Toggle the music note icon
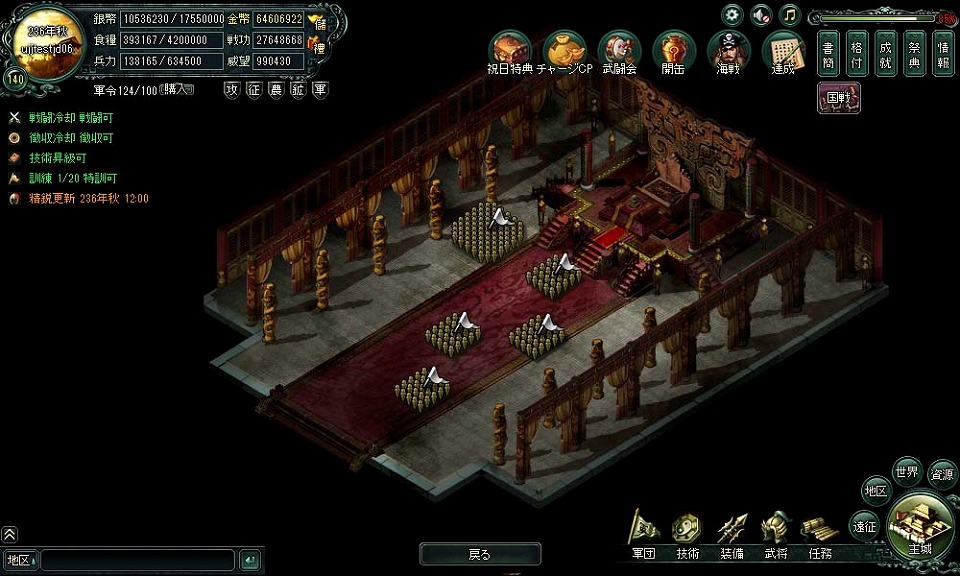The width and height of the screenshot is (960, 576). coord(790,15)
